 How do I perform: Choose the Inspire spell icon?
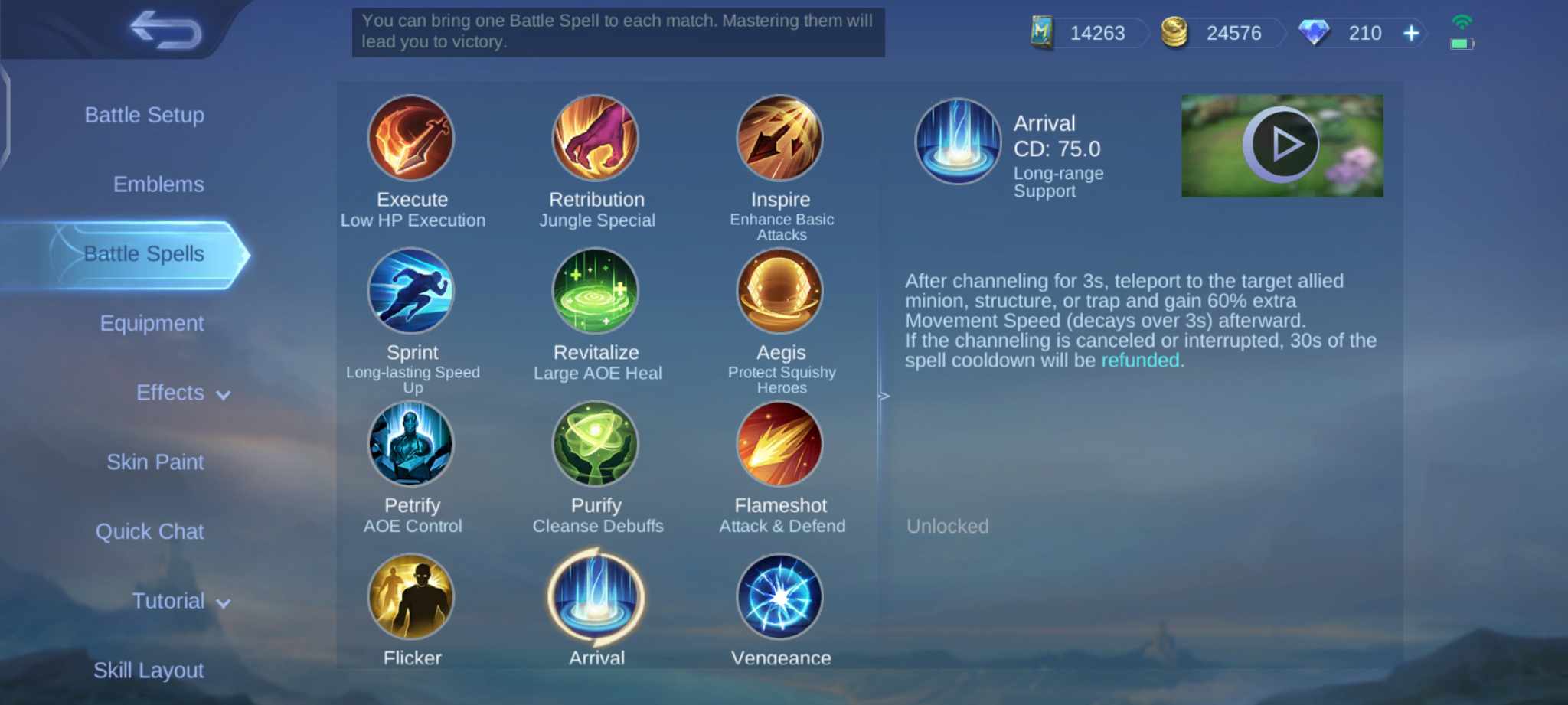(780, 139)
